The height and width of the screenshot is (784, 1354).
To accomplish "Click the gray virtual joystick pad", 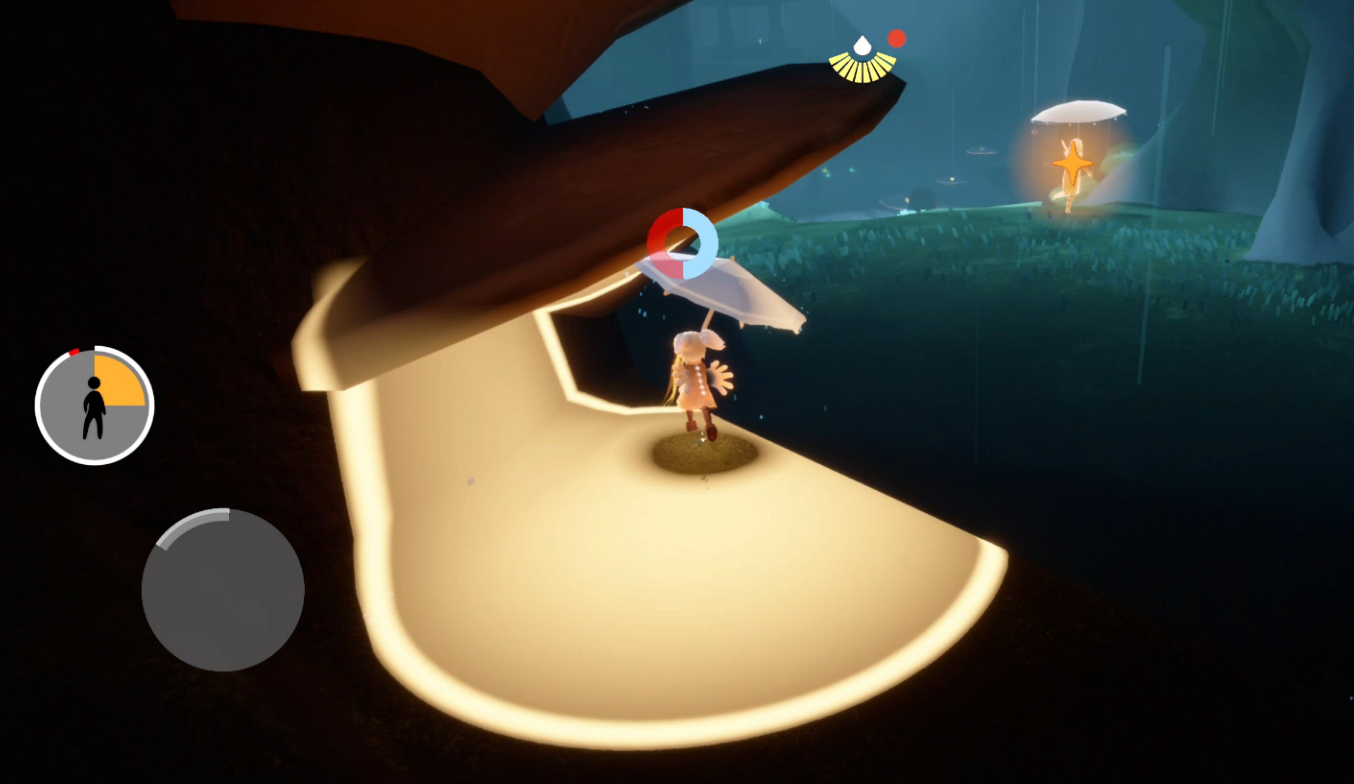I will 223,590.
